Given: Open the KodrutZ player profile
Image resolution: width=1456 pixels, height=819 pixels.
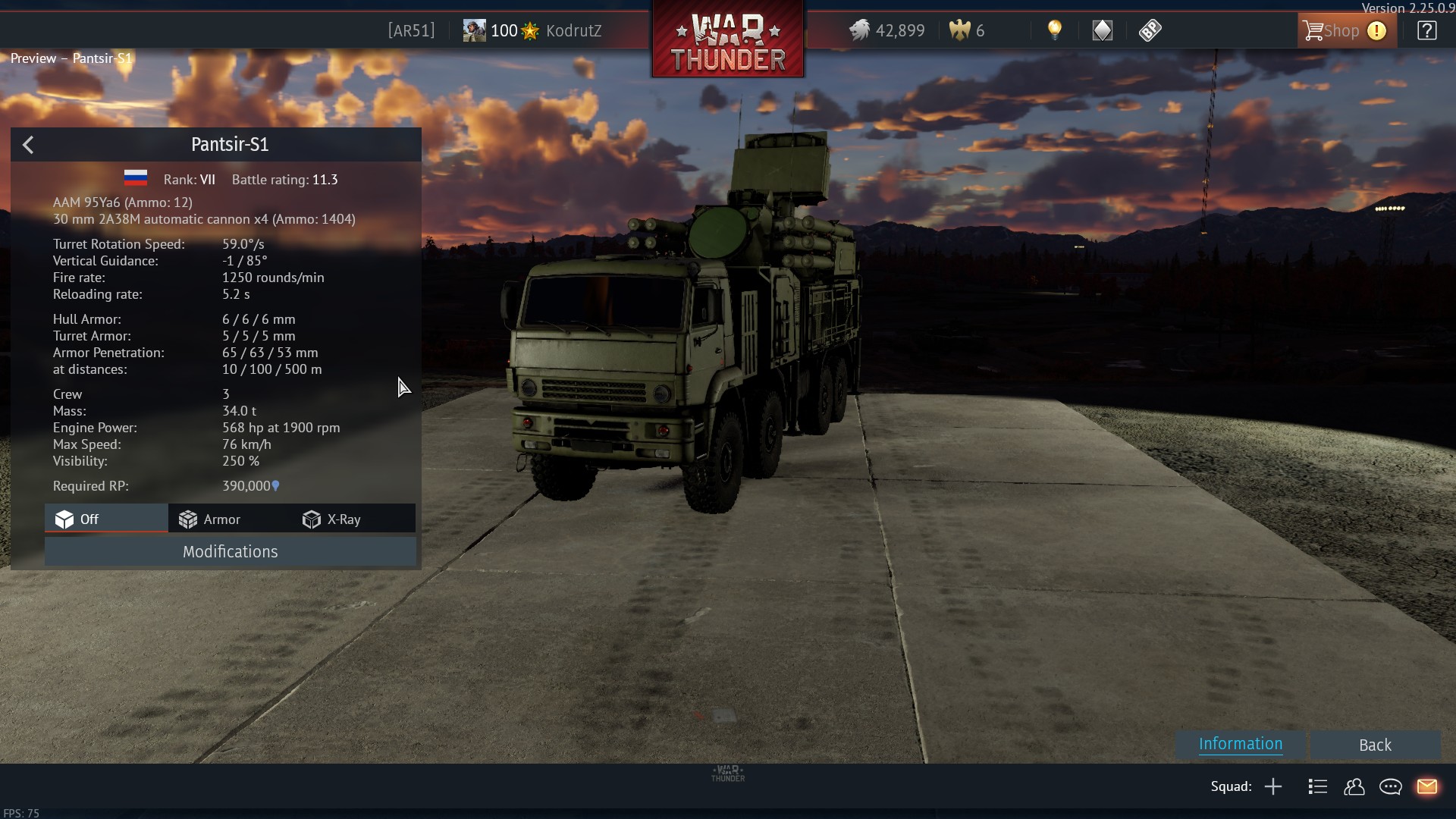Looking at the screenshot, I should (573, 31).
